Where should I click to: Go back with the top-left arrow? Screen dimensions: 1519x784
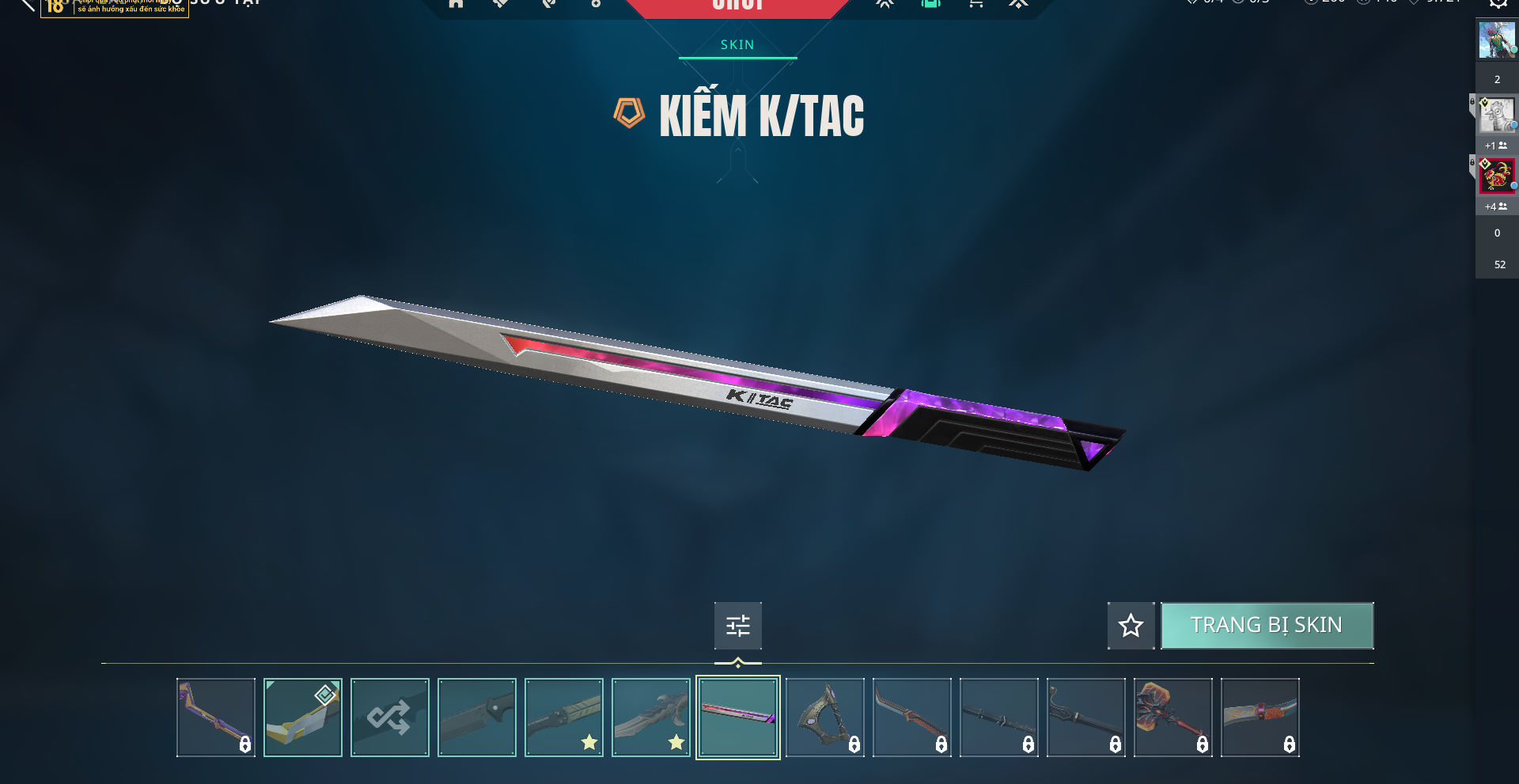(27, 4)
